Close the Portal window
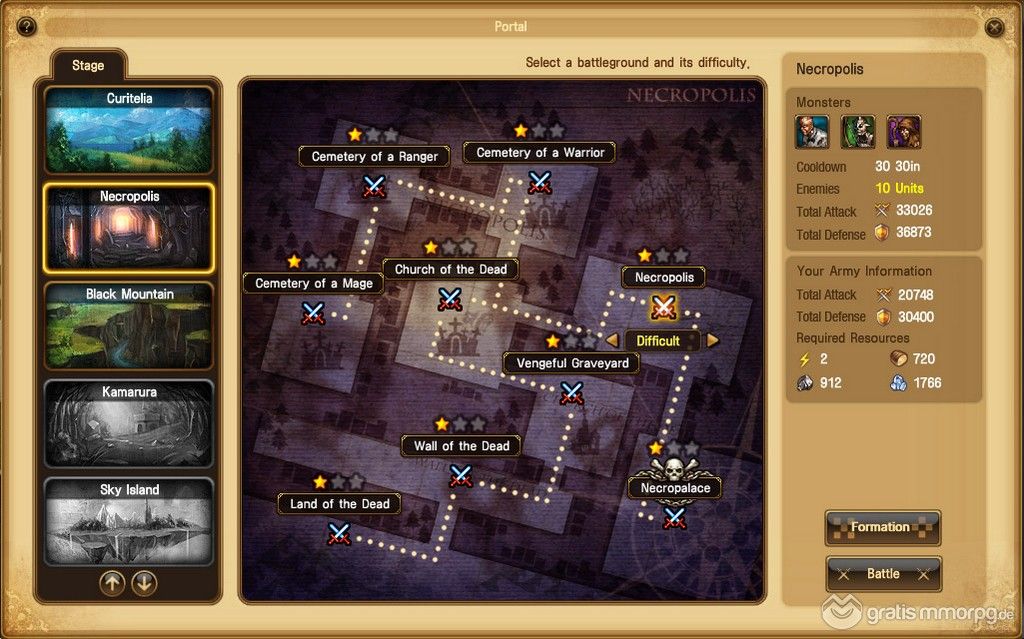Image resolution: width=1024 pixels, height=639 pixels. point(994,27)
